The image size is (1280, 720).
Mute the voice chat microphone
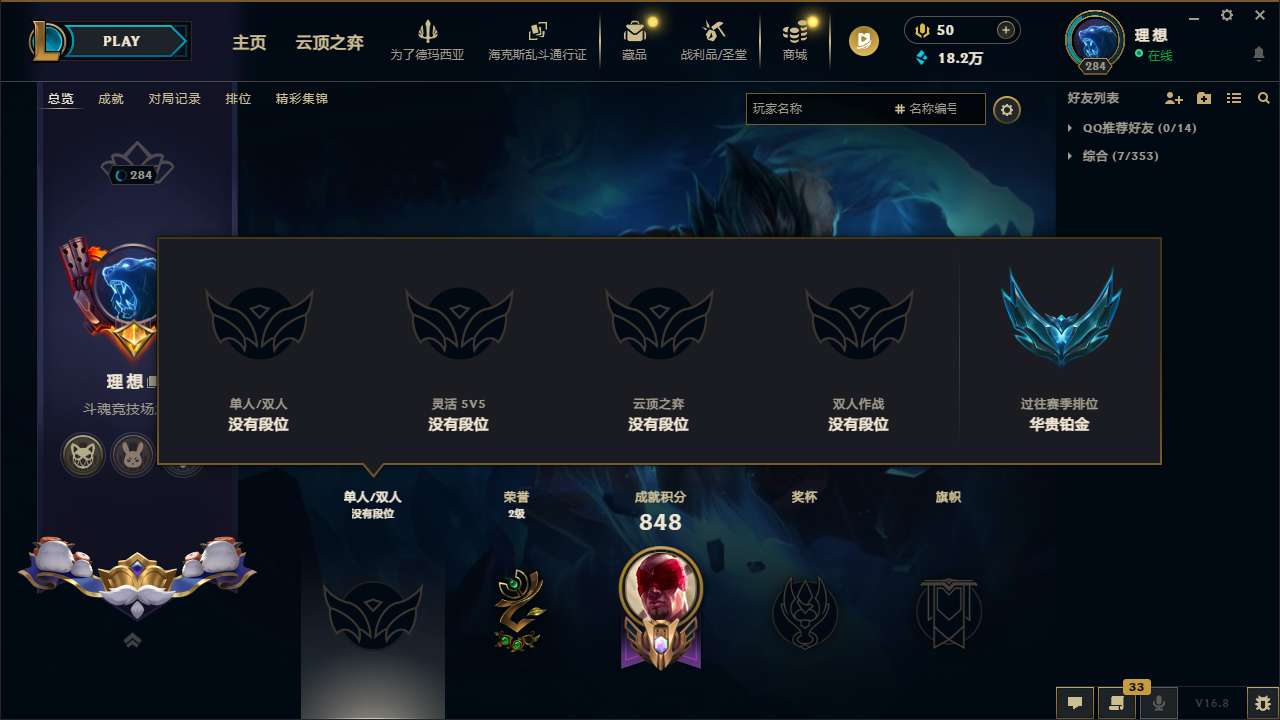[1157, 702]
